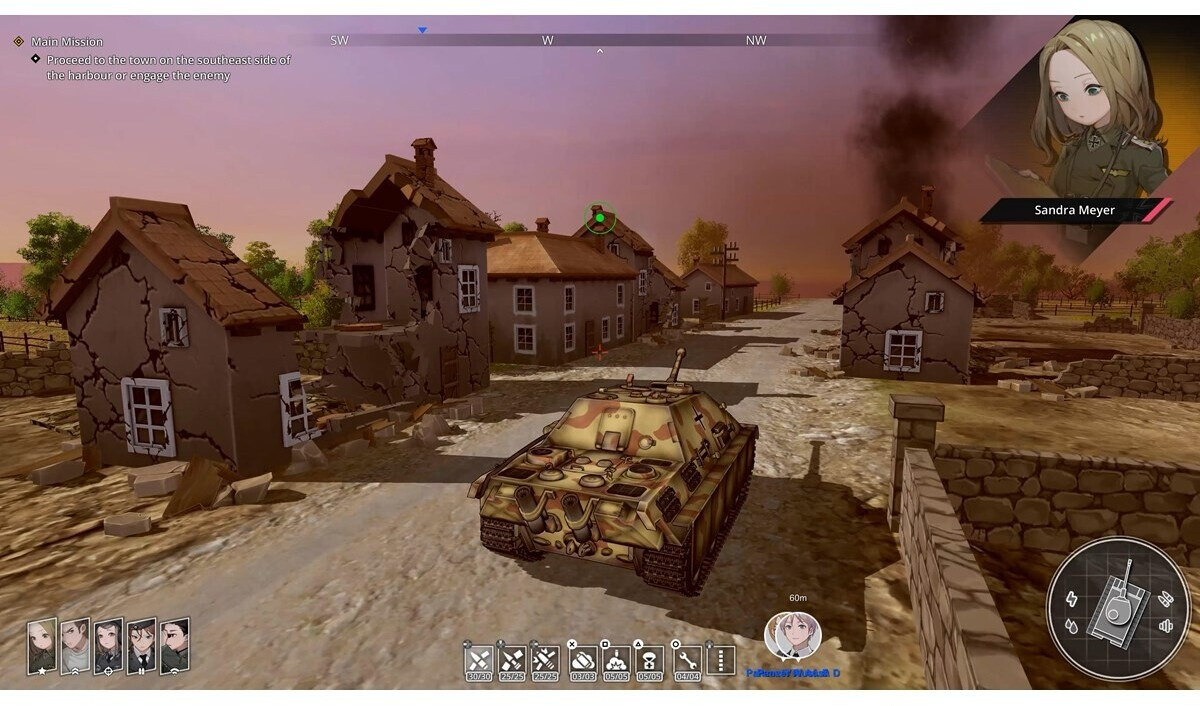
Task: Pick the crew portrait marked with crosshair icon
Action: [108, 645]
